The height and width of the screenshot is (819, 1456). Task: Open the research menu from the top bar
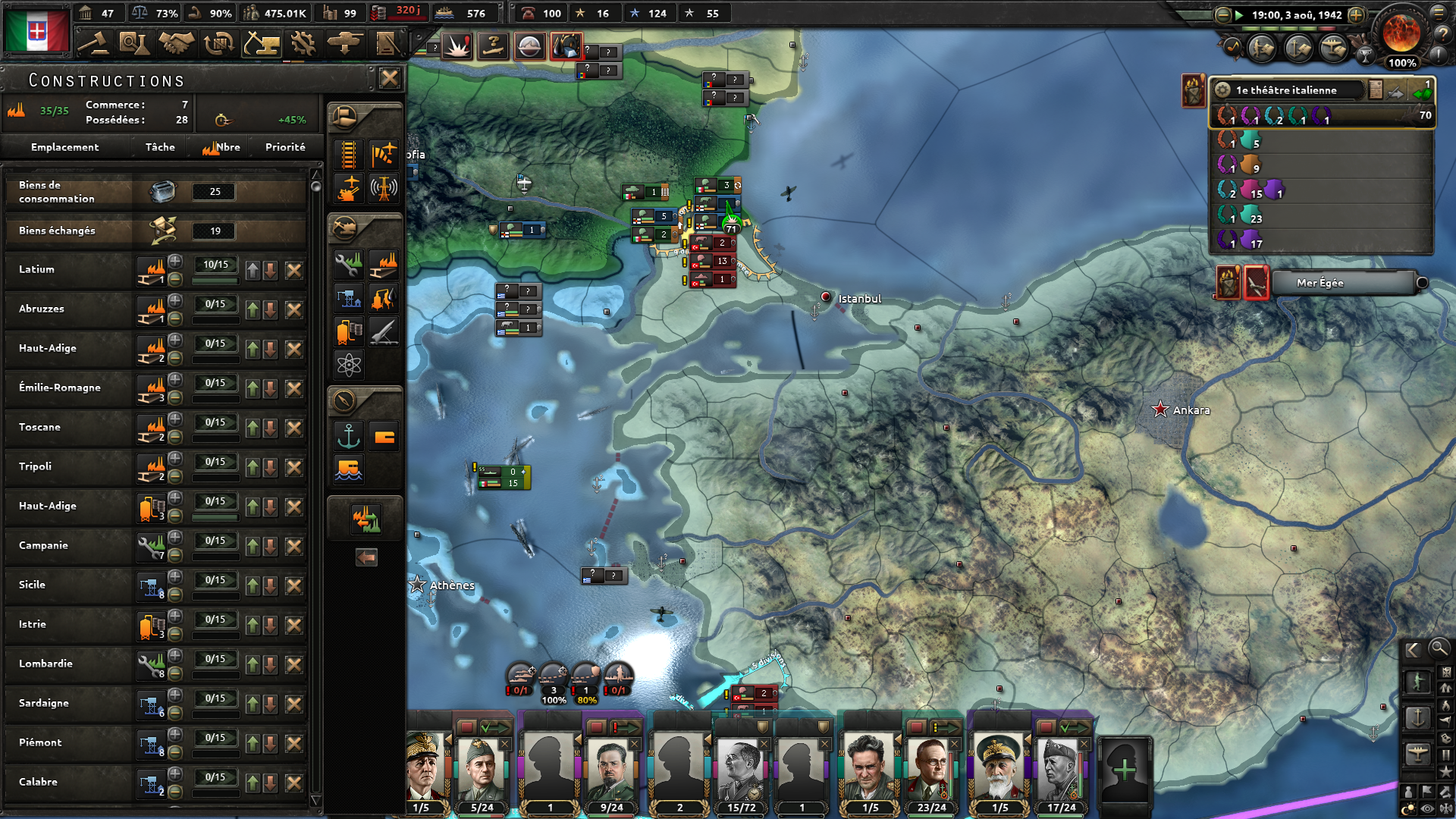click(135, 43)
